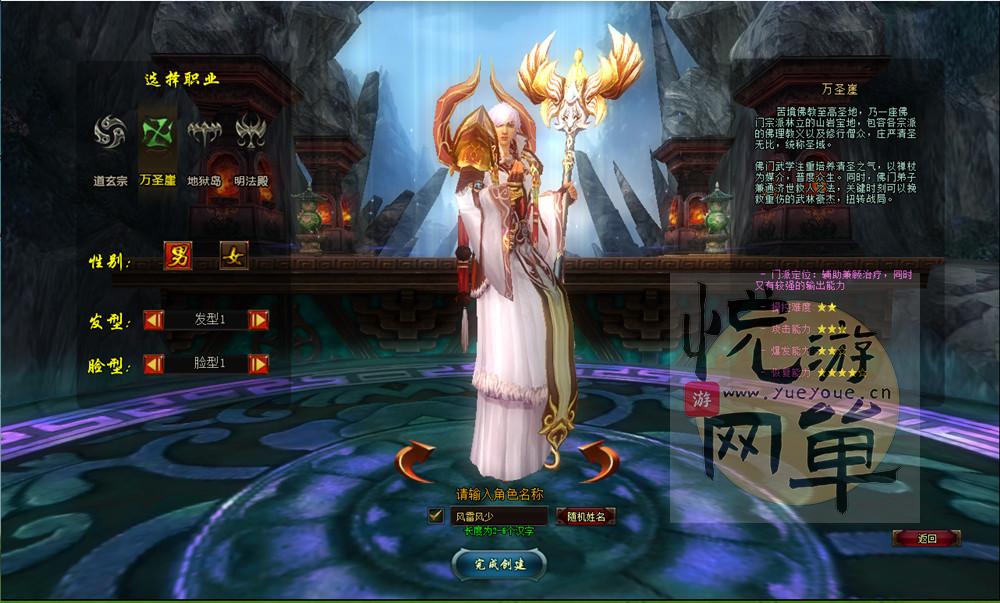Choose the 万圣崖 class icon
This screenshot has height=603, width=1000.
coord(157,133)
